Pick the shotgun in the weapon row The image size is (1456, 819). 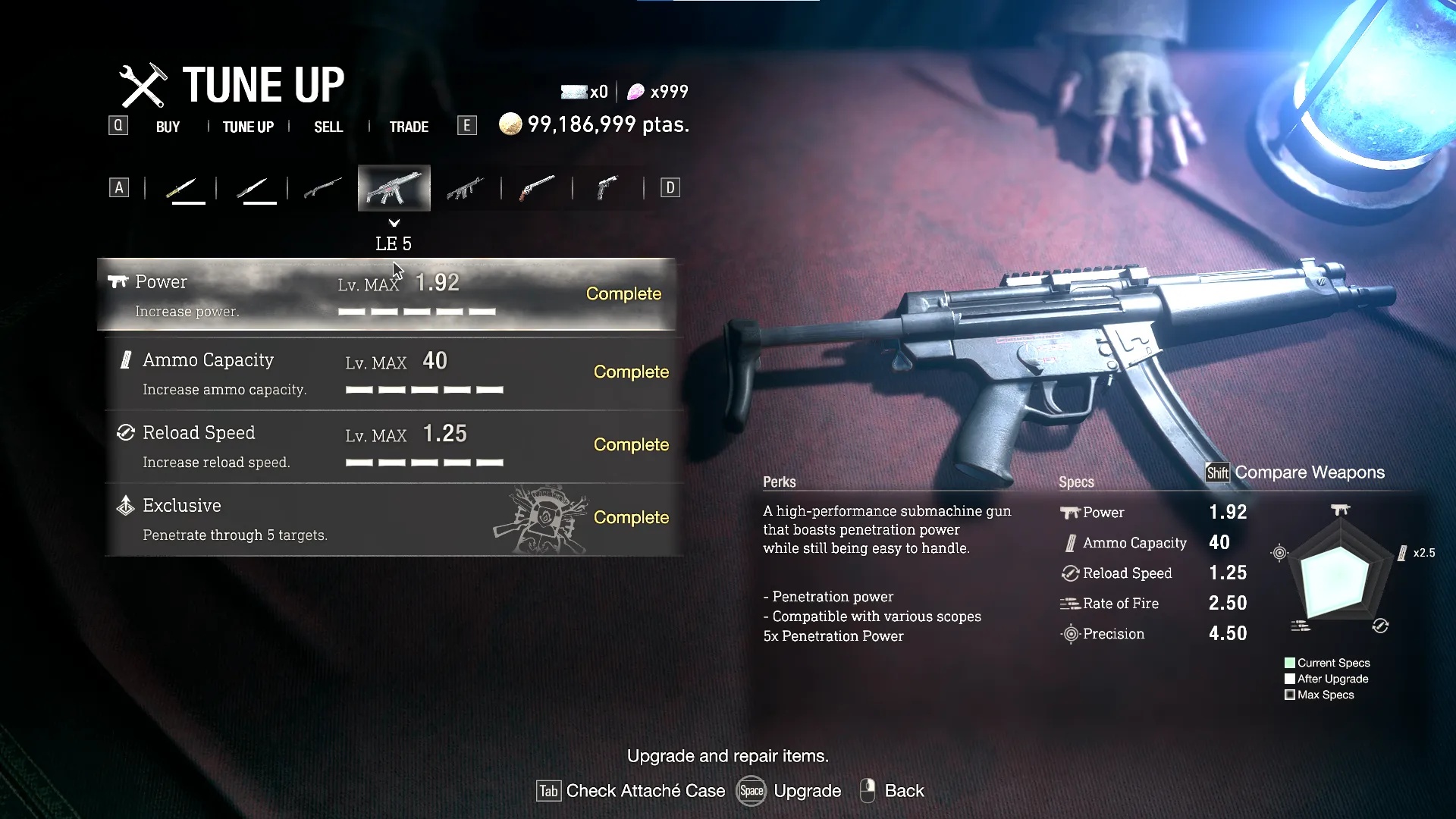click(x=323, y=188)
